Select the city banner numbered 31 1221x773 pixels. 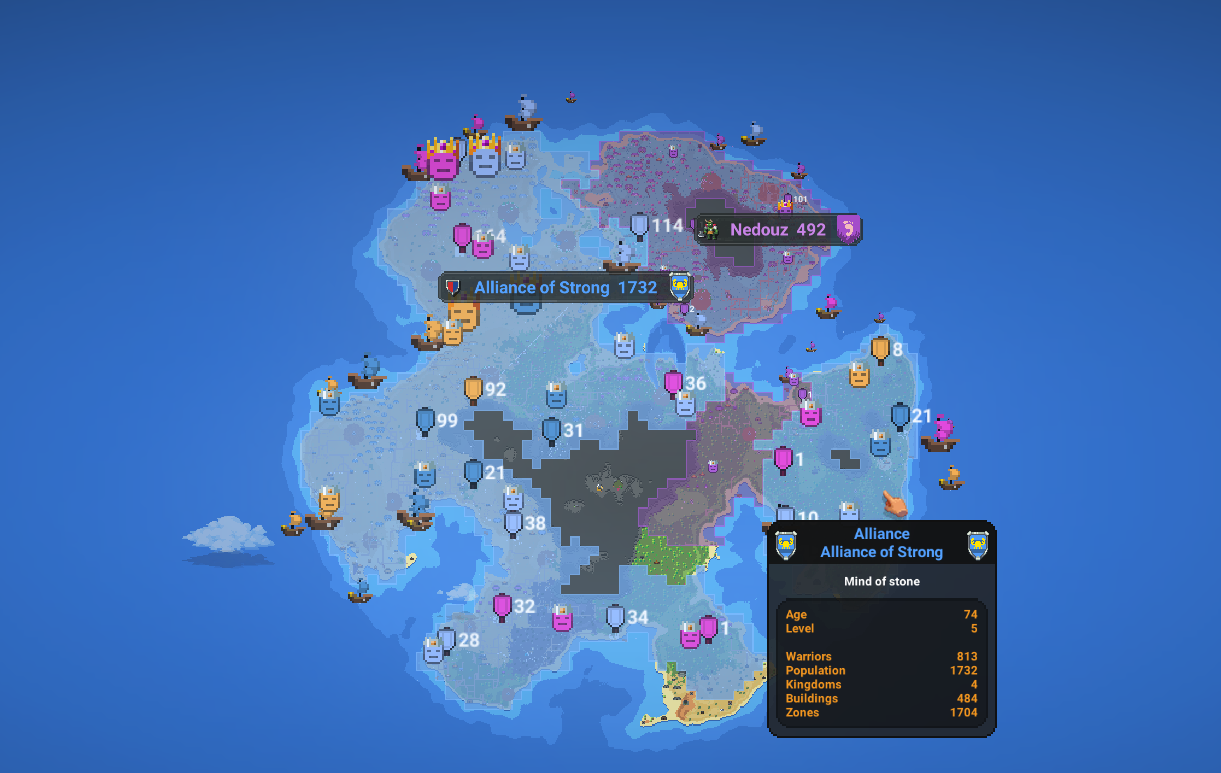(551, 431)
